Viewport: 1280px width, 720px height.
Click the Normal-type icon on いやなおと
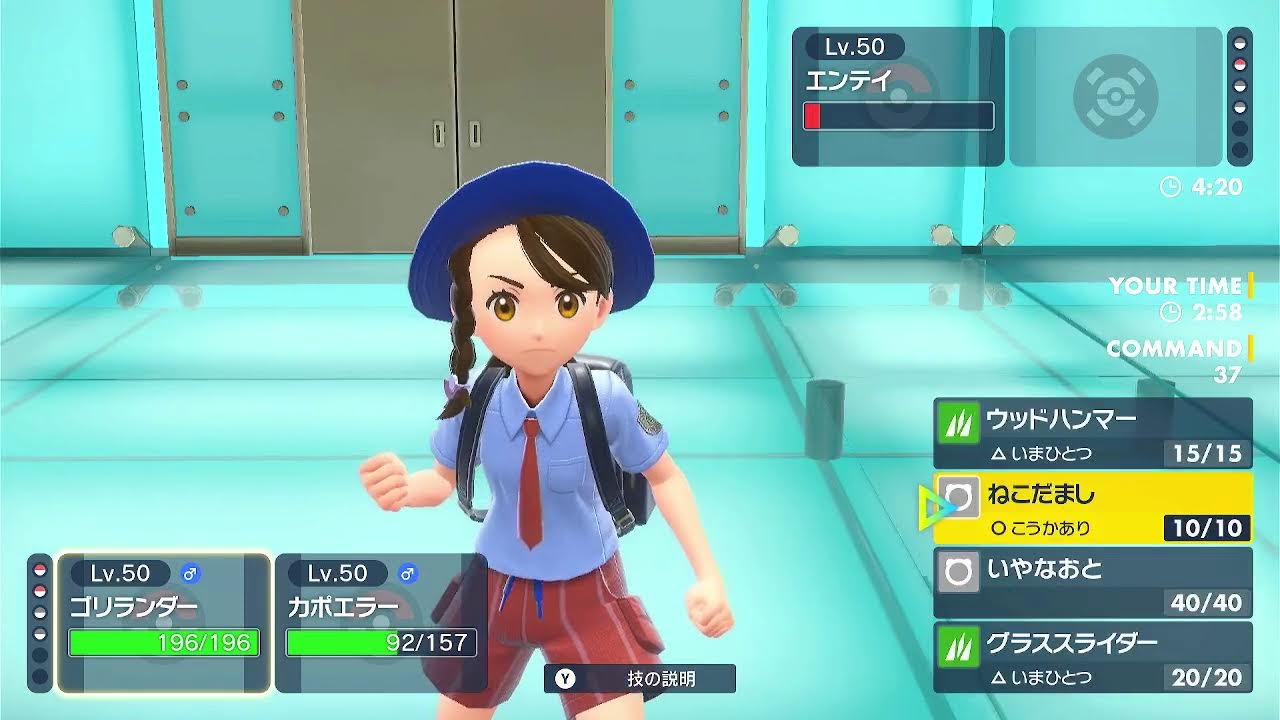click(958, 570)
